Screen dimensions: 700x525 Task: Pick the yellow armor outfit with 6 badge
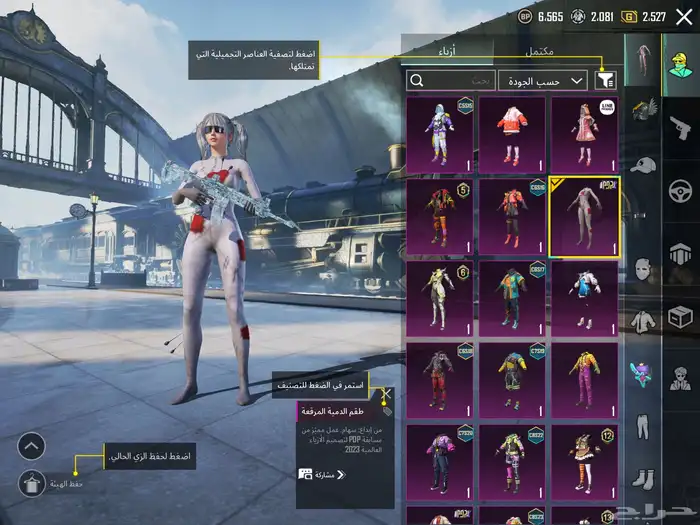440,296
